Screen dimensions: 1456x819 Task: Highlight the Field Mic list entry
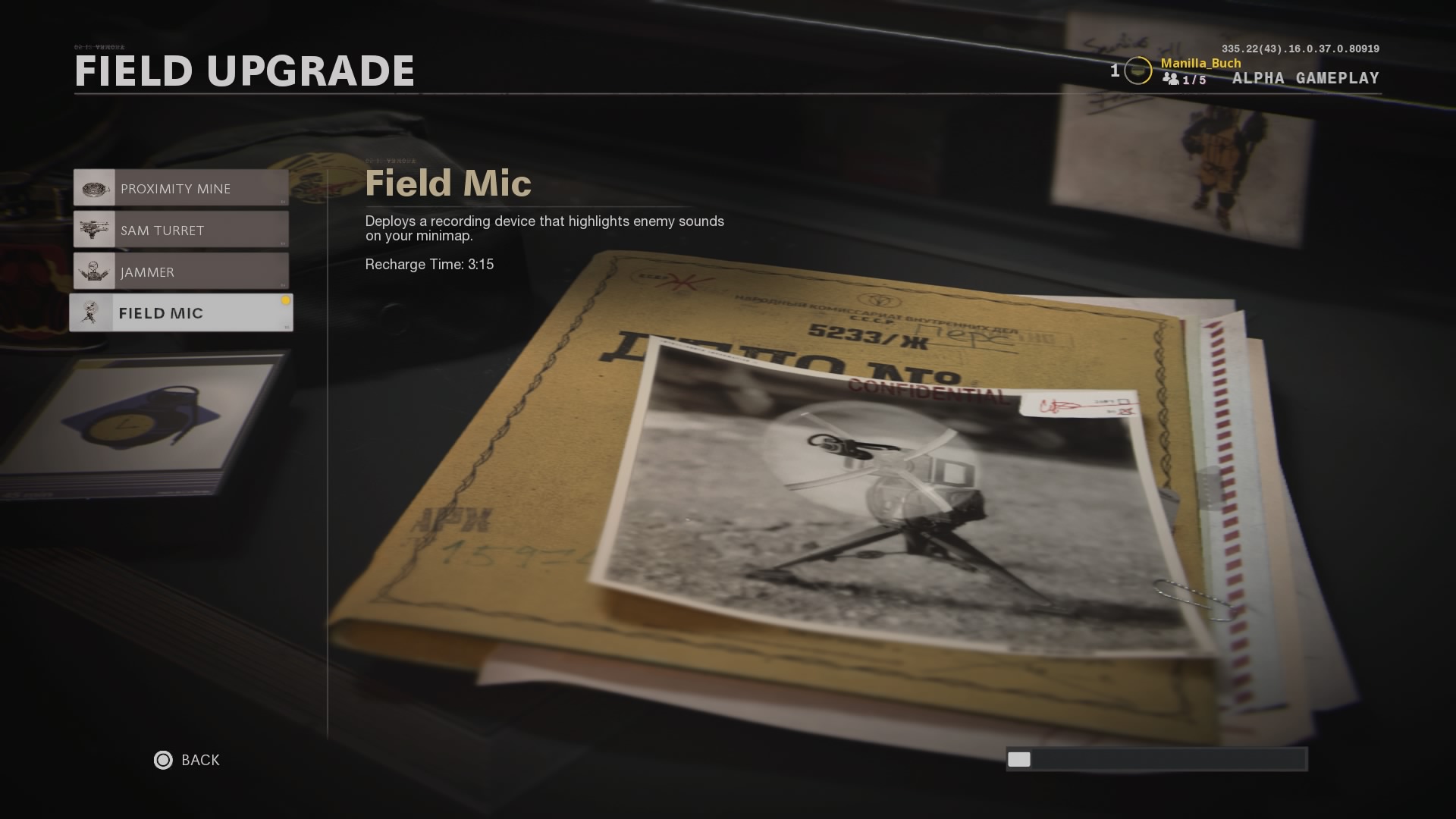click(x=182, y=312)
